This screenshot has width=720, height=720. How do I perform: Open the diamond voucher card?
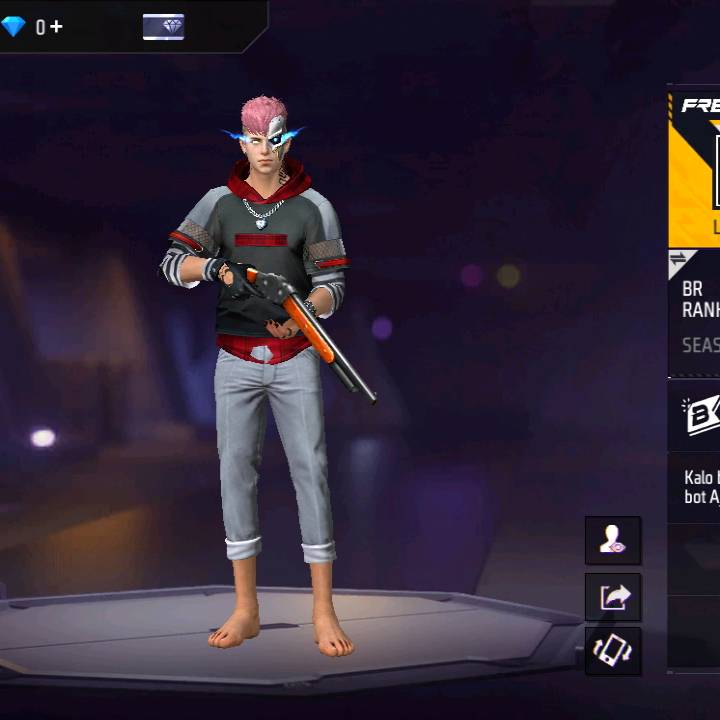click(163, 27)
